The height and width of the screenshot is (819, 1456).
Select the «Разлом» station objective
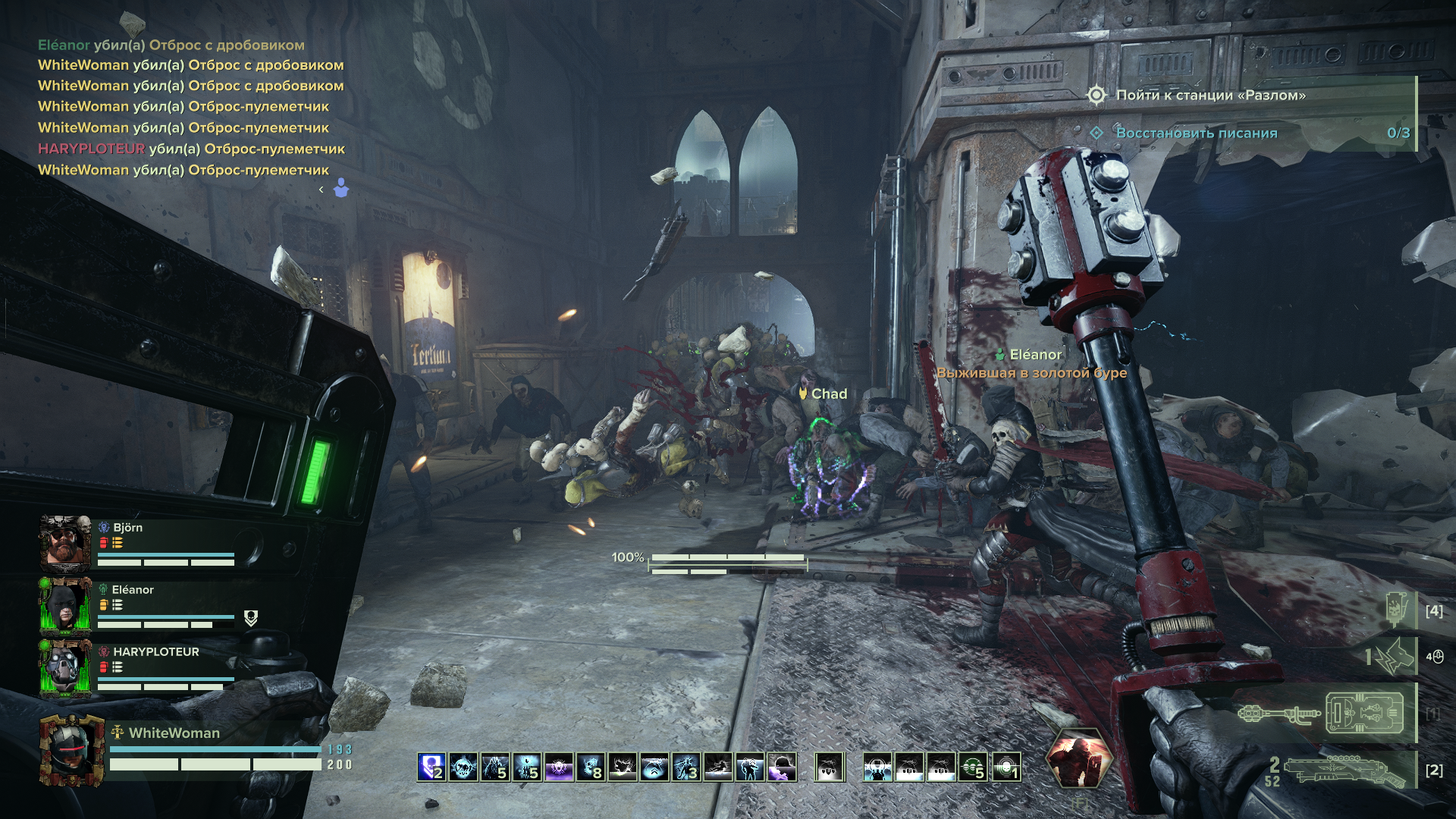coord(1210,96)
